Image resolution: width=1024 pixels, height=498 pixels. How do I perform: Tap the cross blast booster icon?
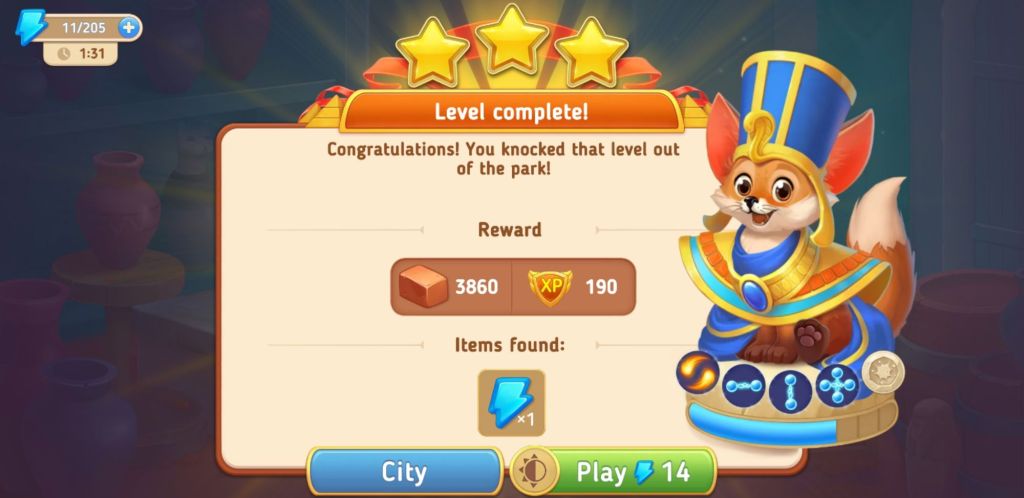(837, 385)
